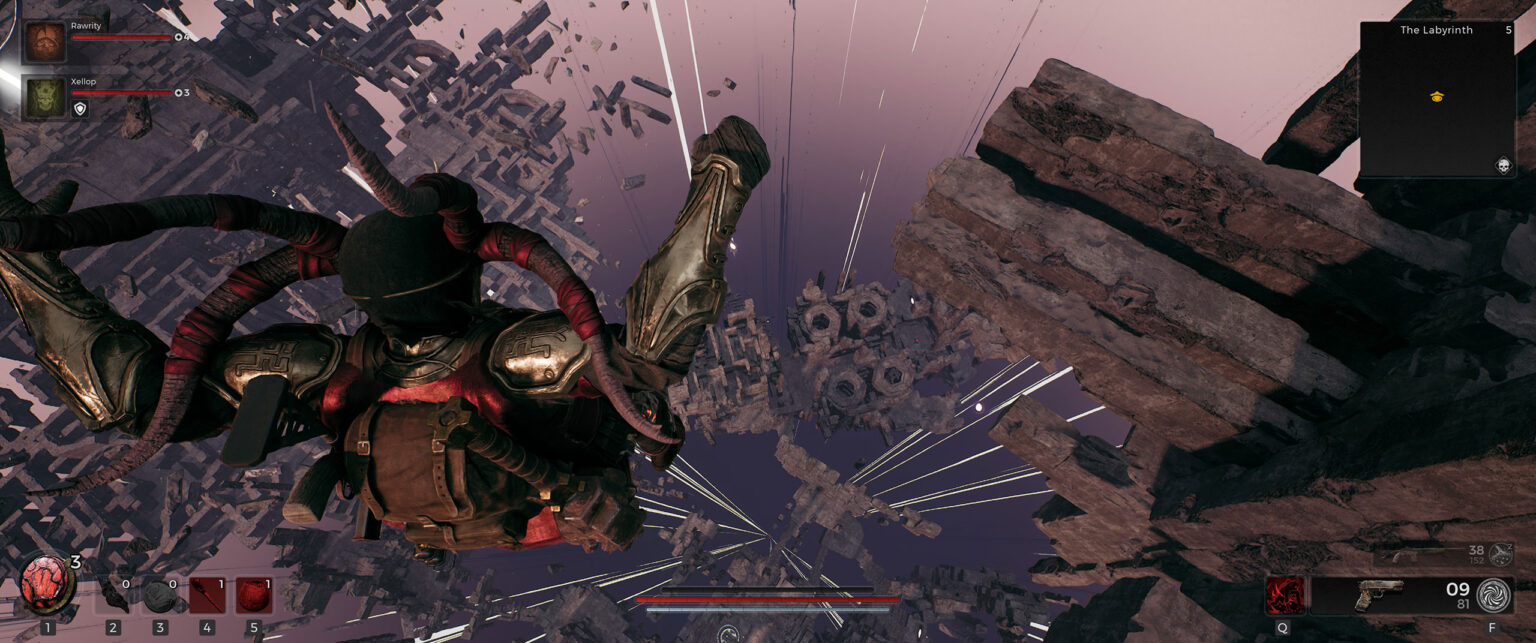Select the dark shard consumable slot
1536x643 pixels.
[113, 595]
